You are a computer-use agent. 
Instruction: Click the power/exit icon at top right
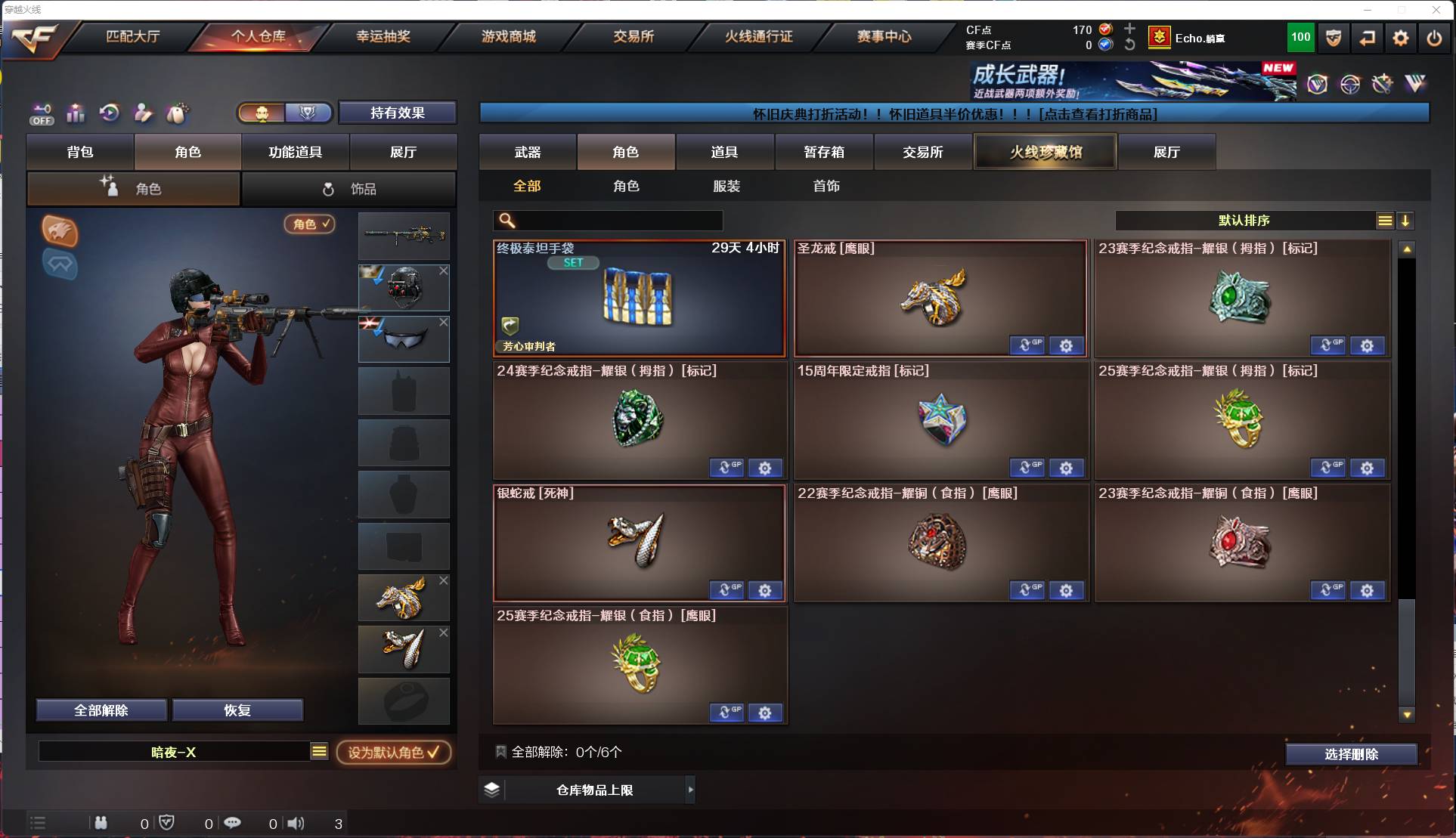click(1434, 37)
